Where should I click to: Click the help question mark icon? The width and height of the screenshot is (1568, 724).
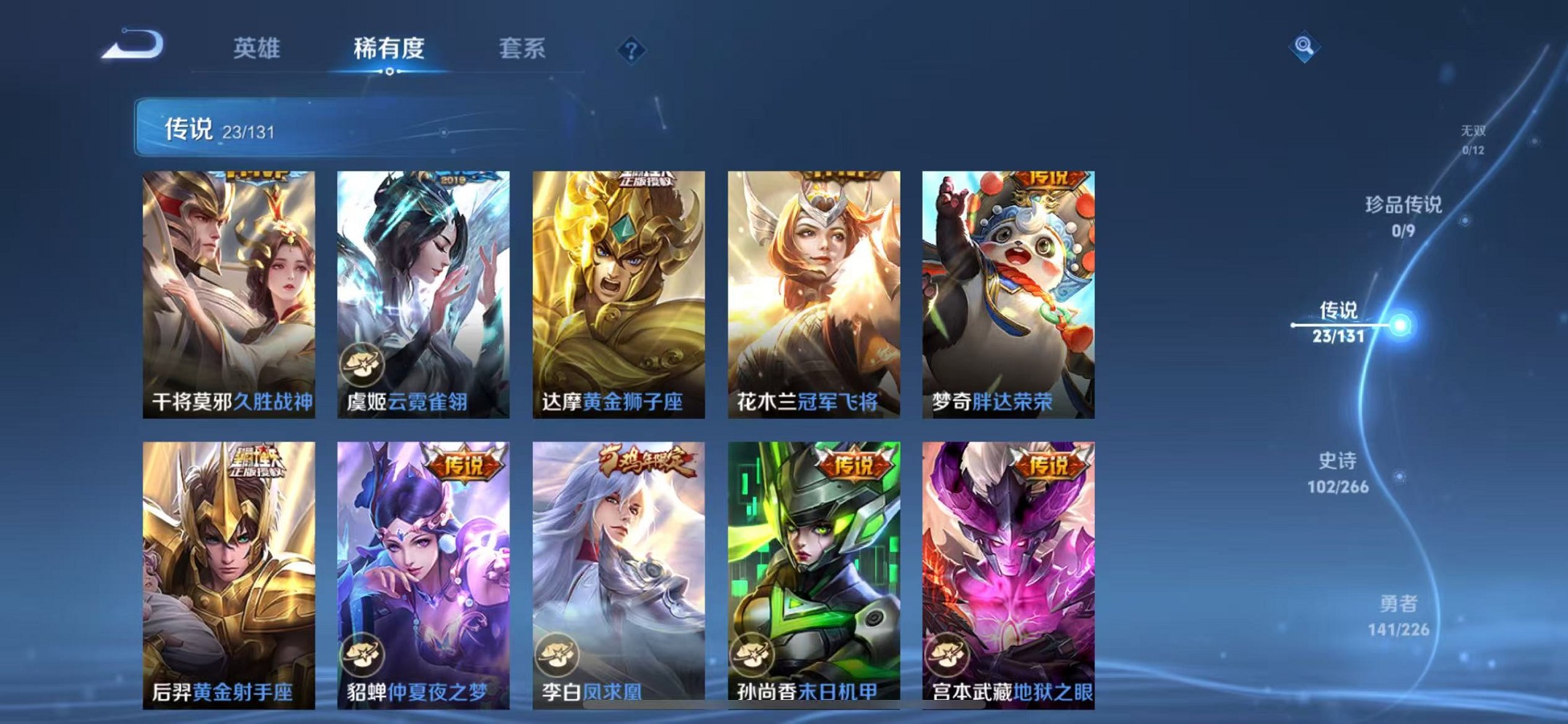tap(632, 51)
